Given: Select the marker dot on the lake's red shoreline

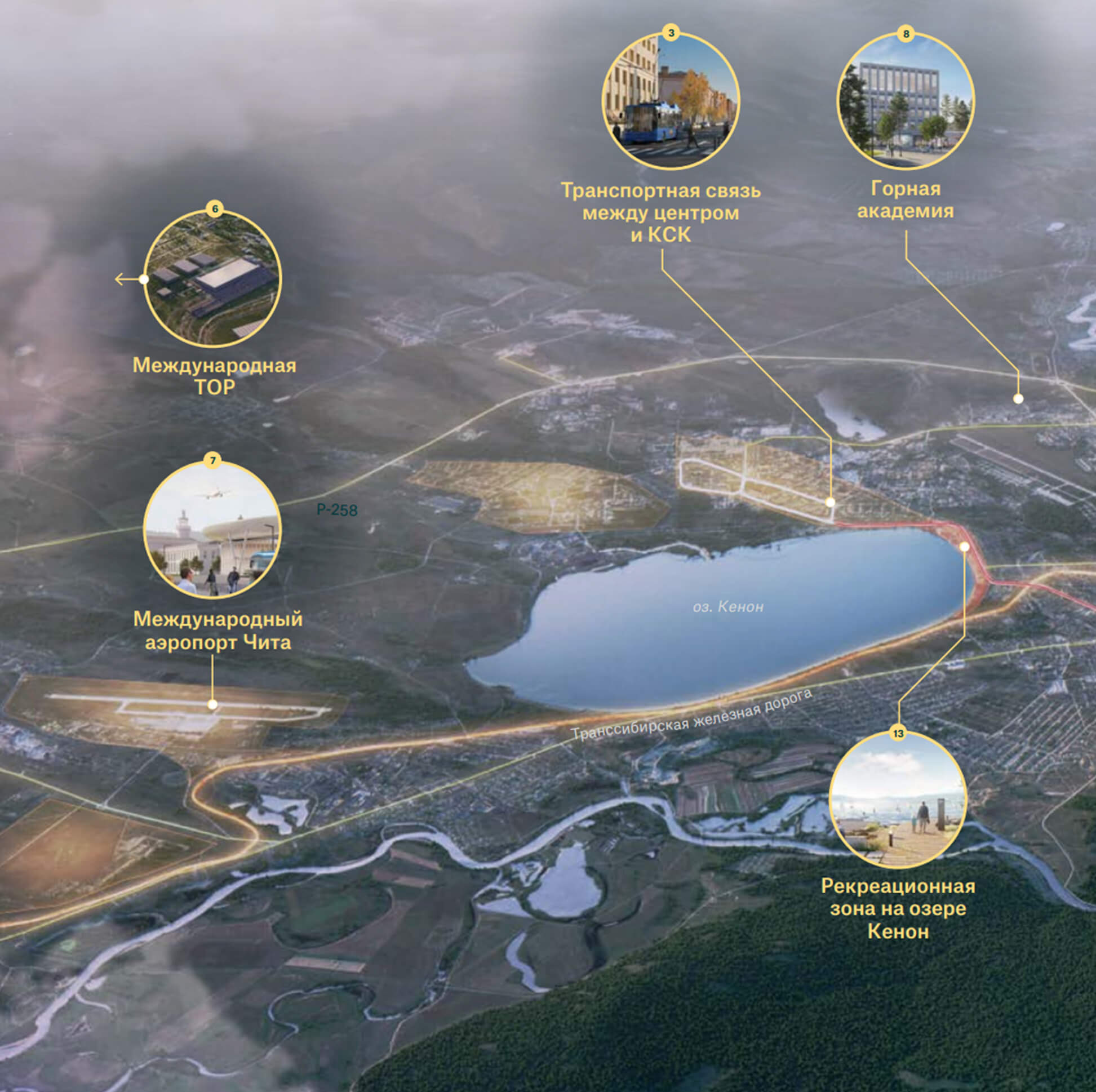Looking at the screenshot, I should point(964,547).
